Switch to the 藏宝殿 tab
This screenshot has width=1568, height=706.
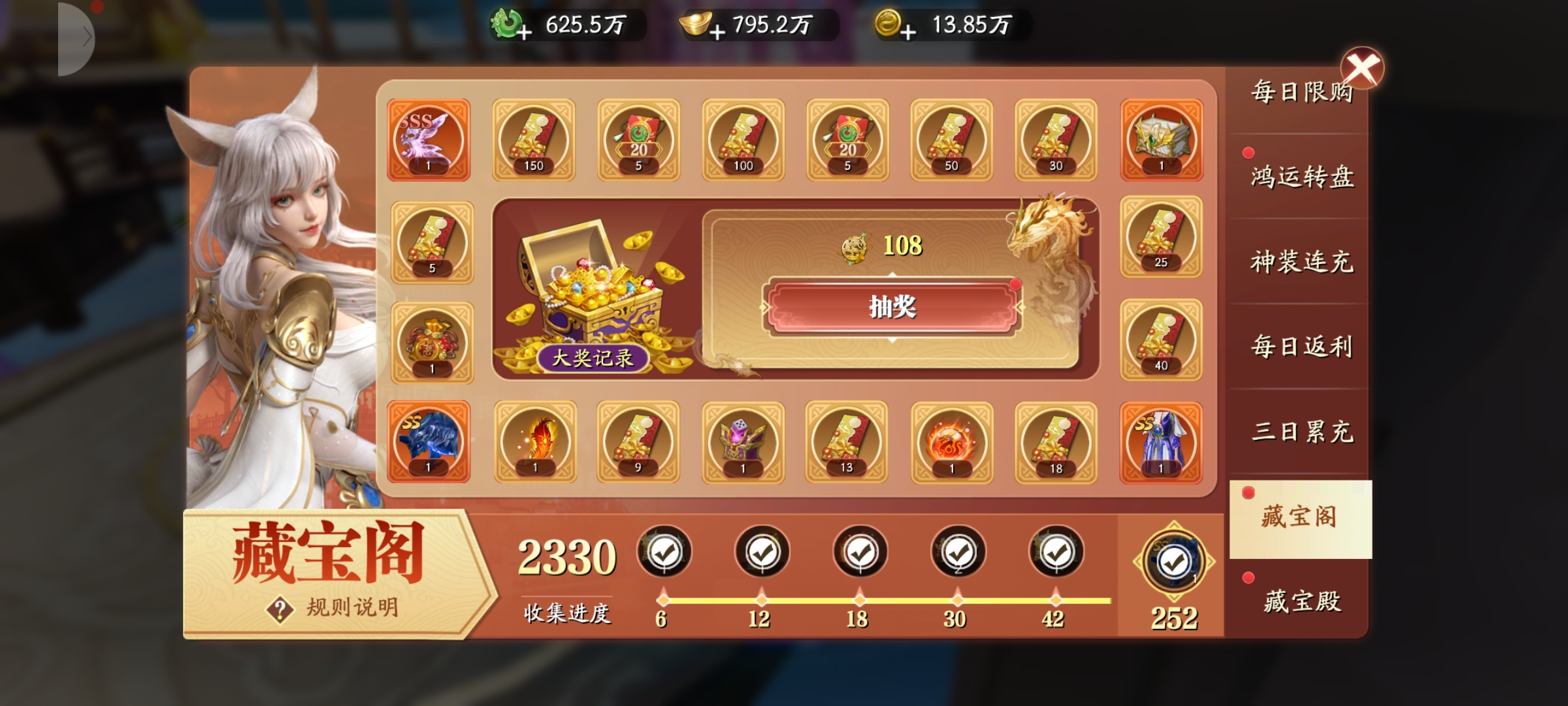[1301, 600]
